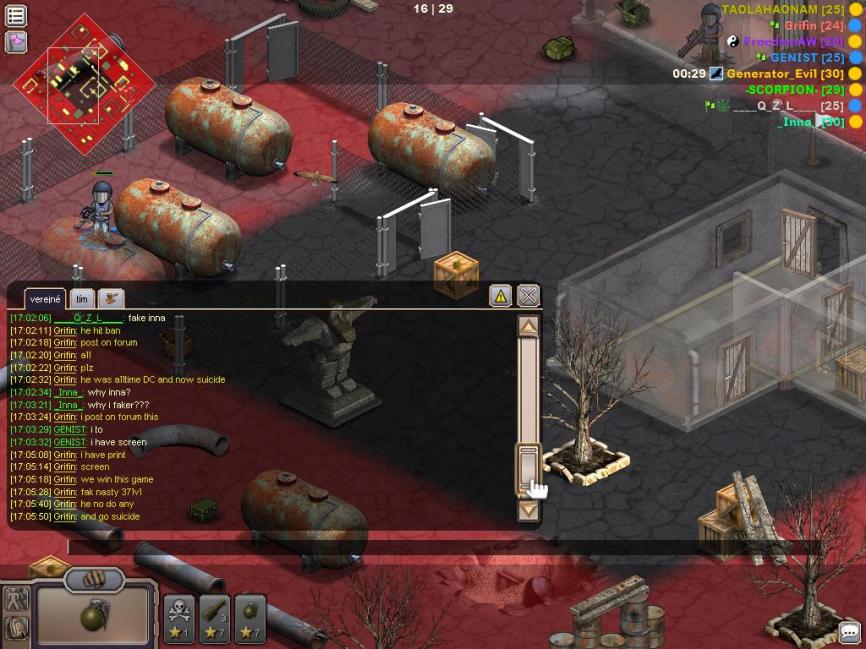Click the yellow warning triangle button
Viewport: 866px width, 649px height.
point(500,295)
